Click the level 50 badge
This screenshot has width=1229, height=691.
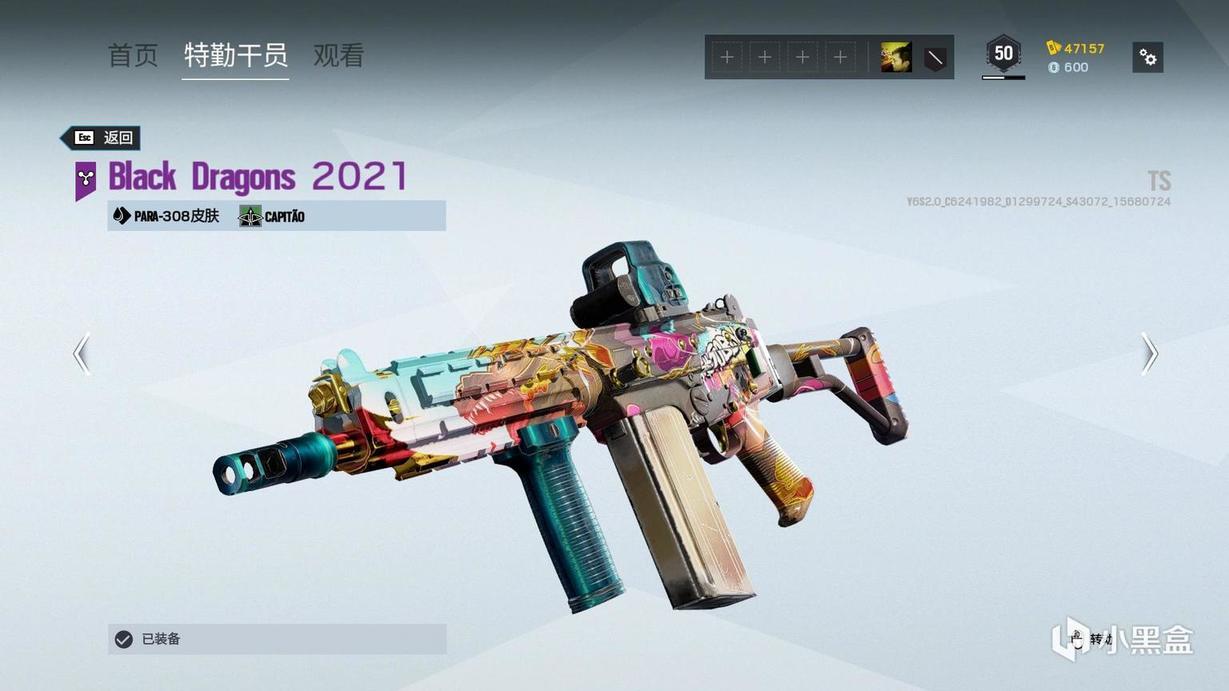coord(1003,54)
